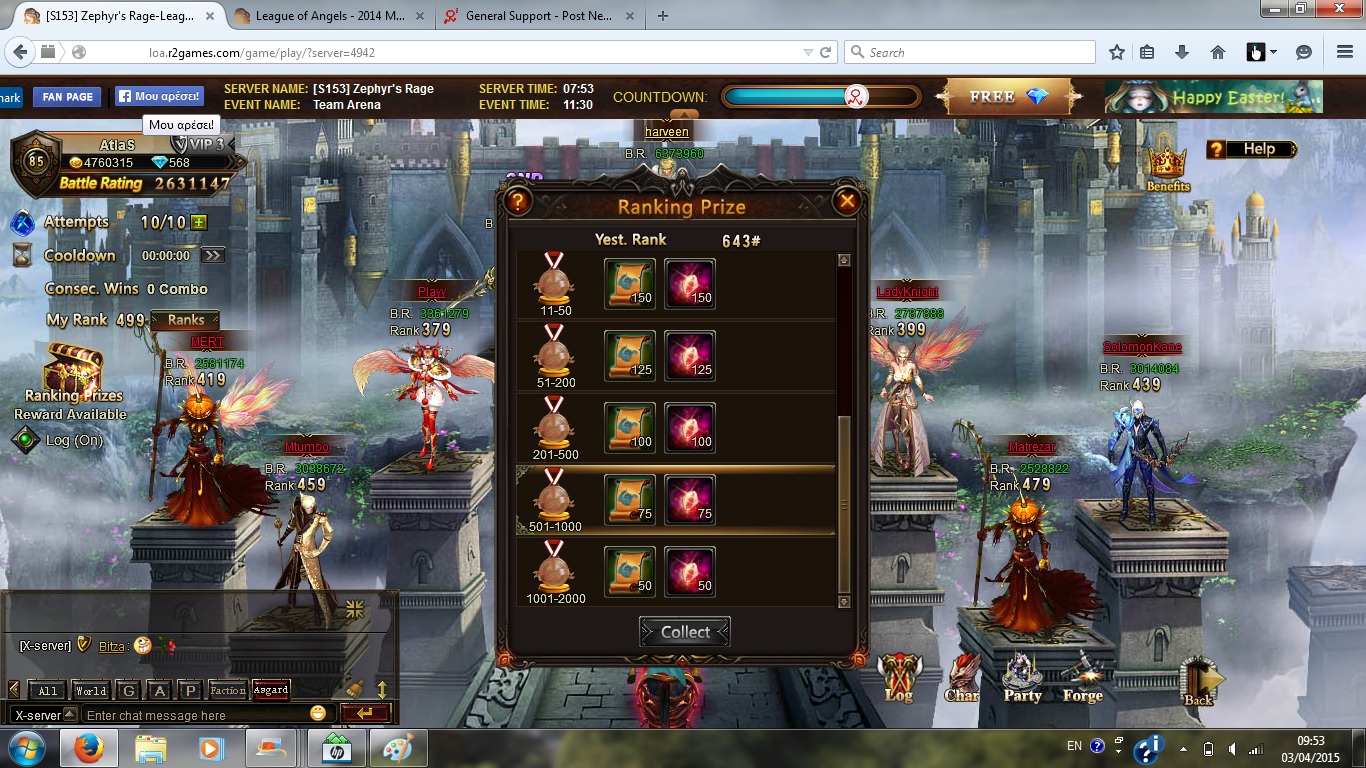Add more arena attempts with plus button

[x=199, y=222]
